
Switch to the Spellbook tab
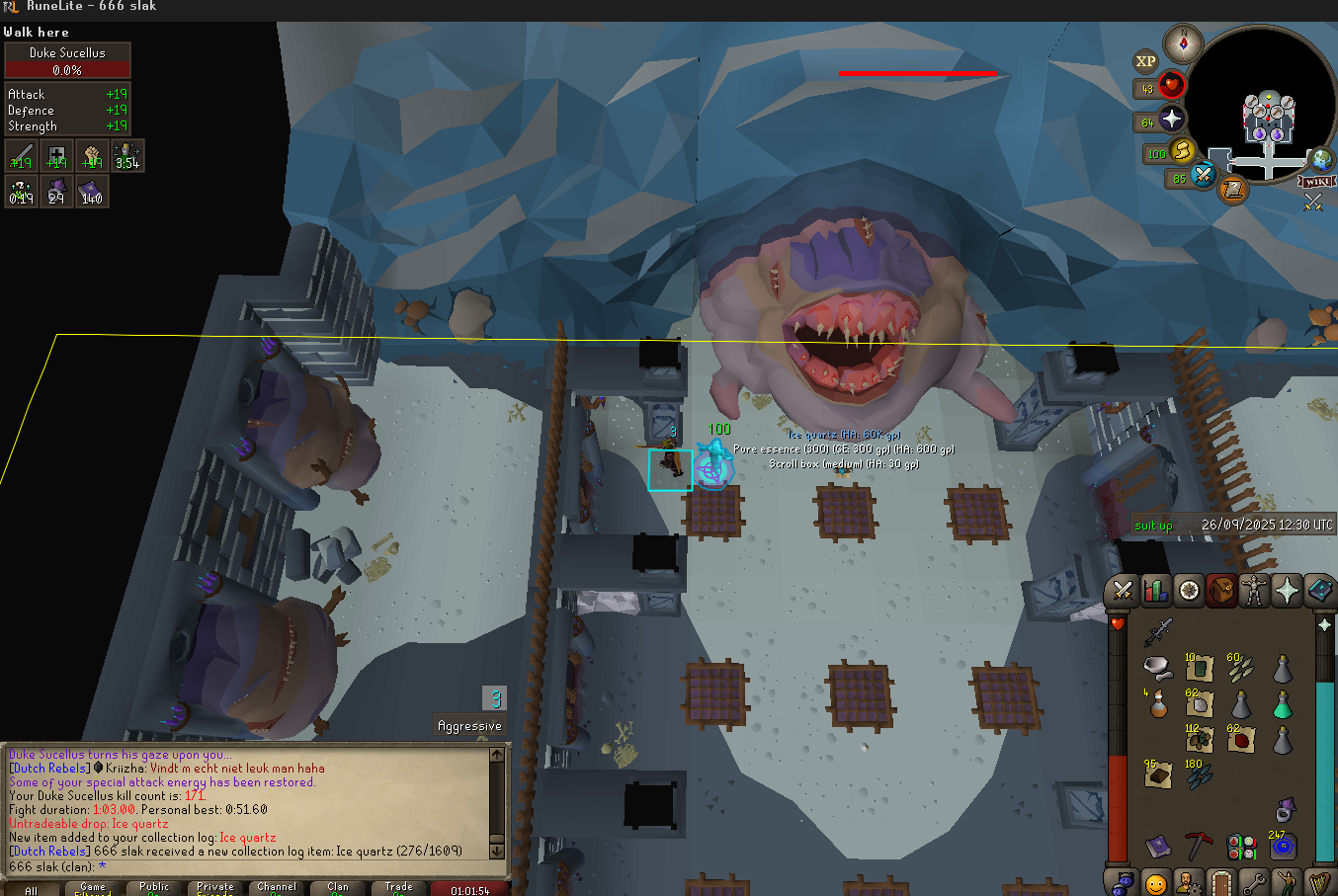click(1319, 591)
